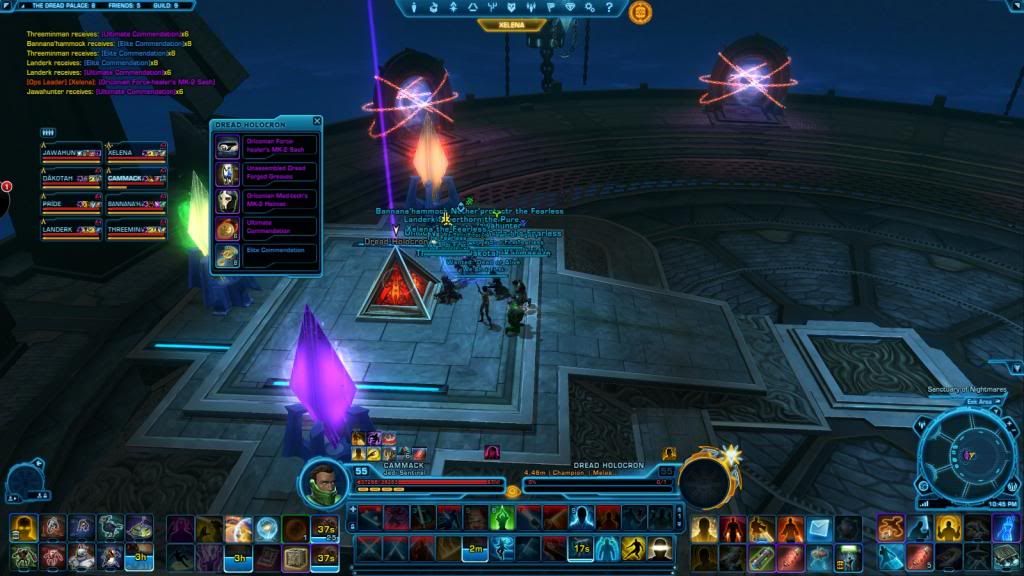Choose the Oriconian Med-tech's MK-2 Helmet loot
The image size is (1024, 576).
point(266,200)
